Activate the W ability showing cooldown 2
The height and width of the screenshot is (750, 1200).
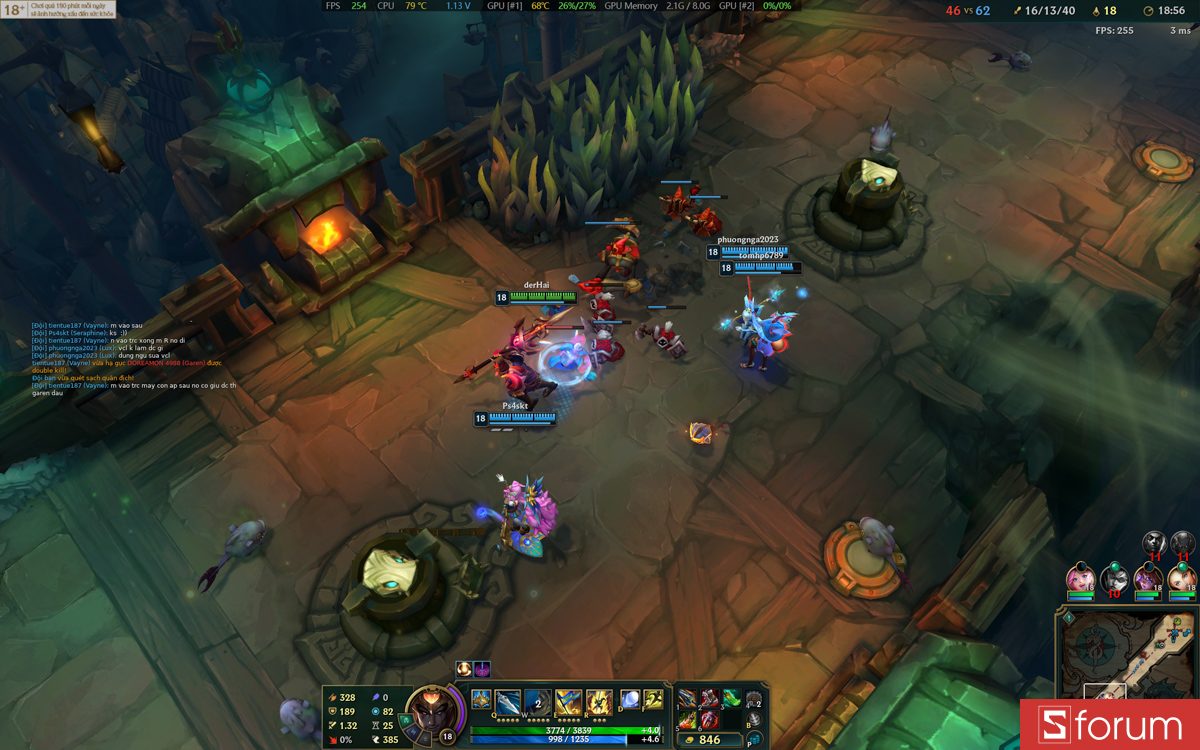coord(538,700)
